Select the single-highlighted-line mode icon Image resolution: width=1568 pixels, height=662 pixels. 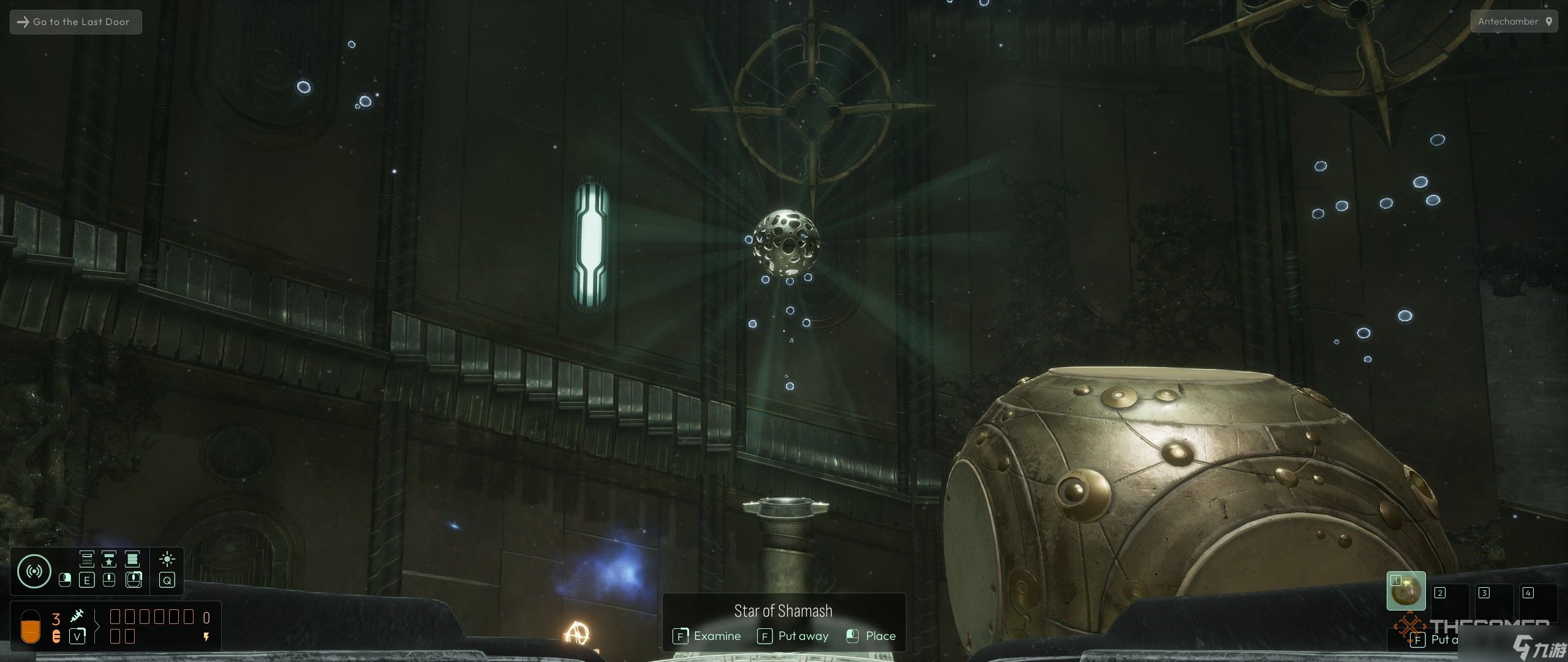pos(86,558)
